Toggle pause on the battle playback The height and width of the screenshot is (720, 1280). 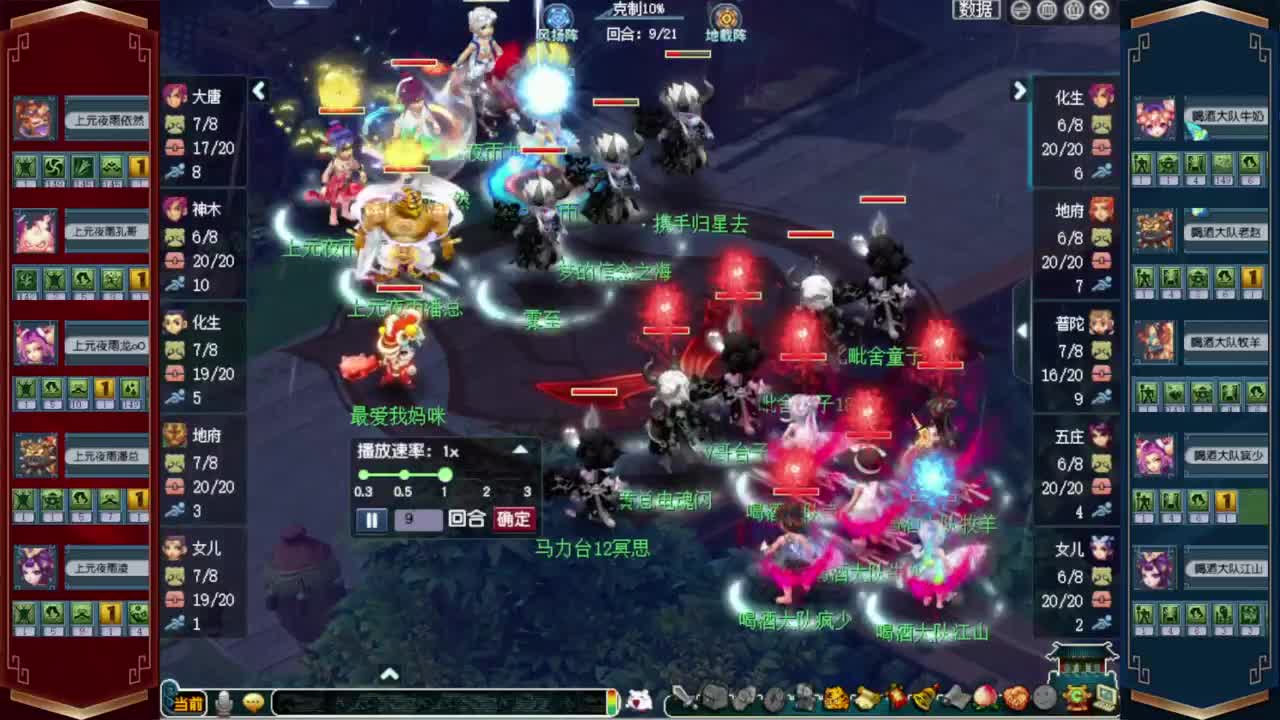[371, 521]
